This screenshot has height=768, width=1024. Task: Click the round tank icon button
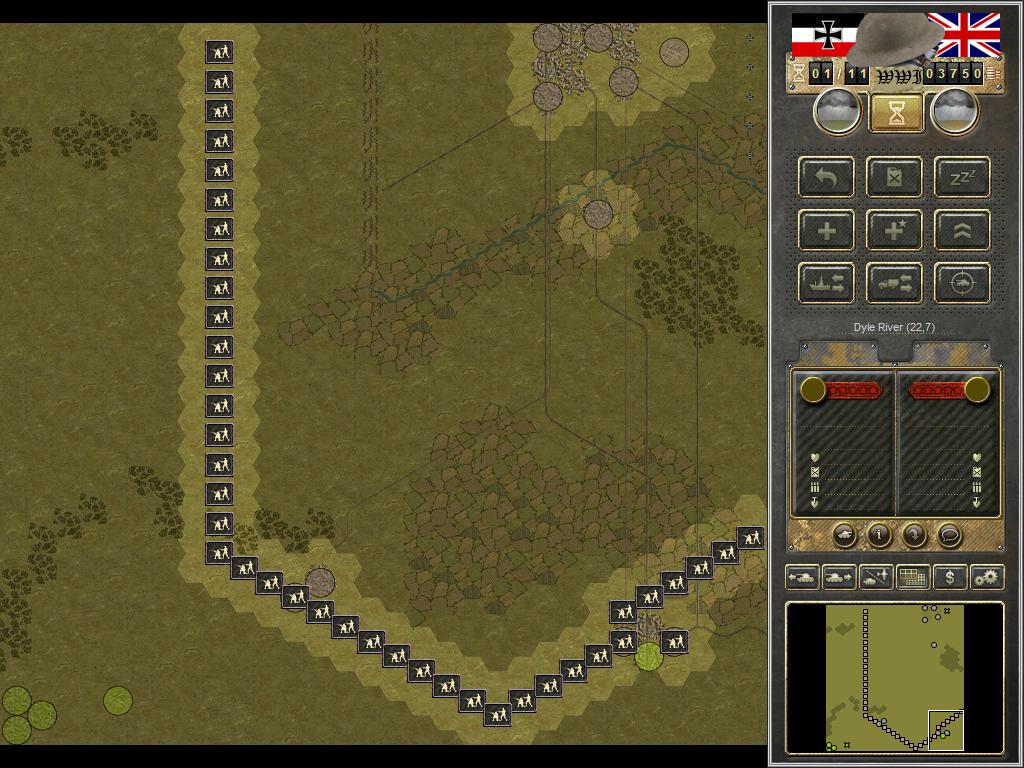point(844,535)
